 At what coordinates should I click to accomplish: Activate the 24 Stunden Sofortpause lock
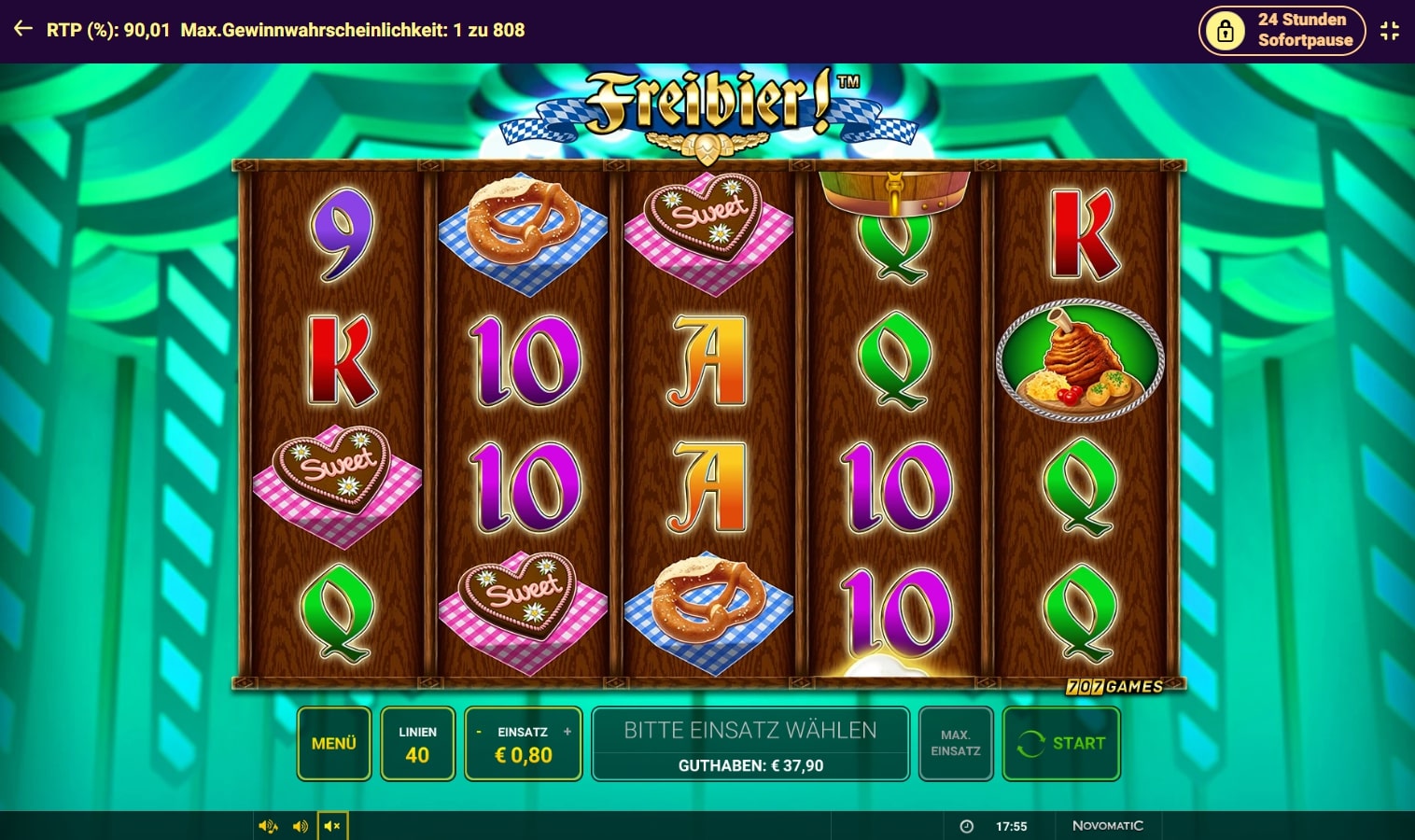tap(1282, 30)
